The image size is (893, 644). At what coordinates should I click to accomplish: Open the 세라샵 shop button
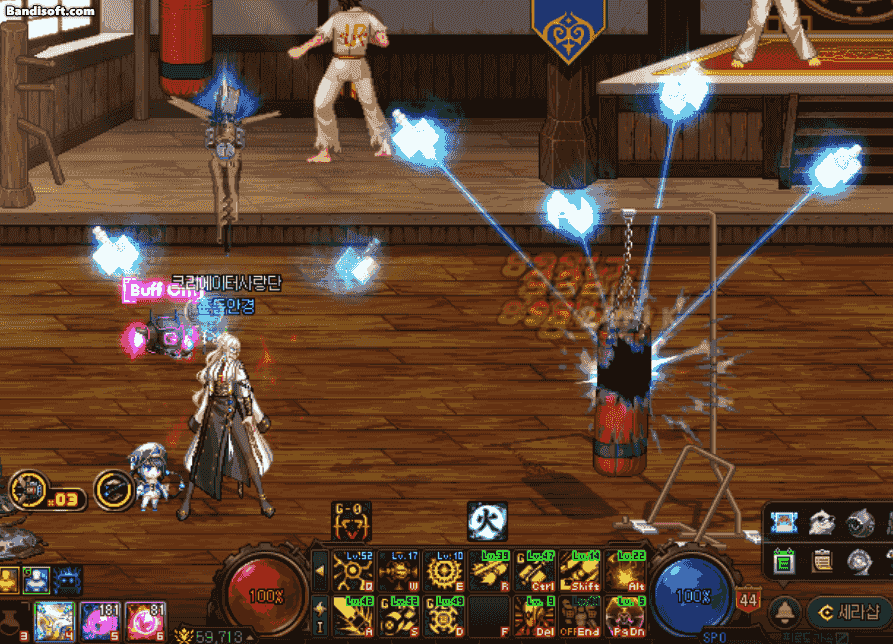(848, 612)
